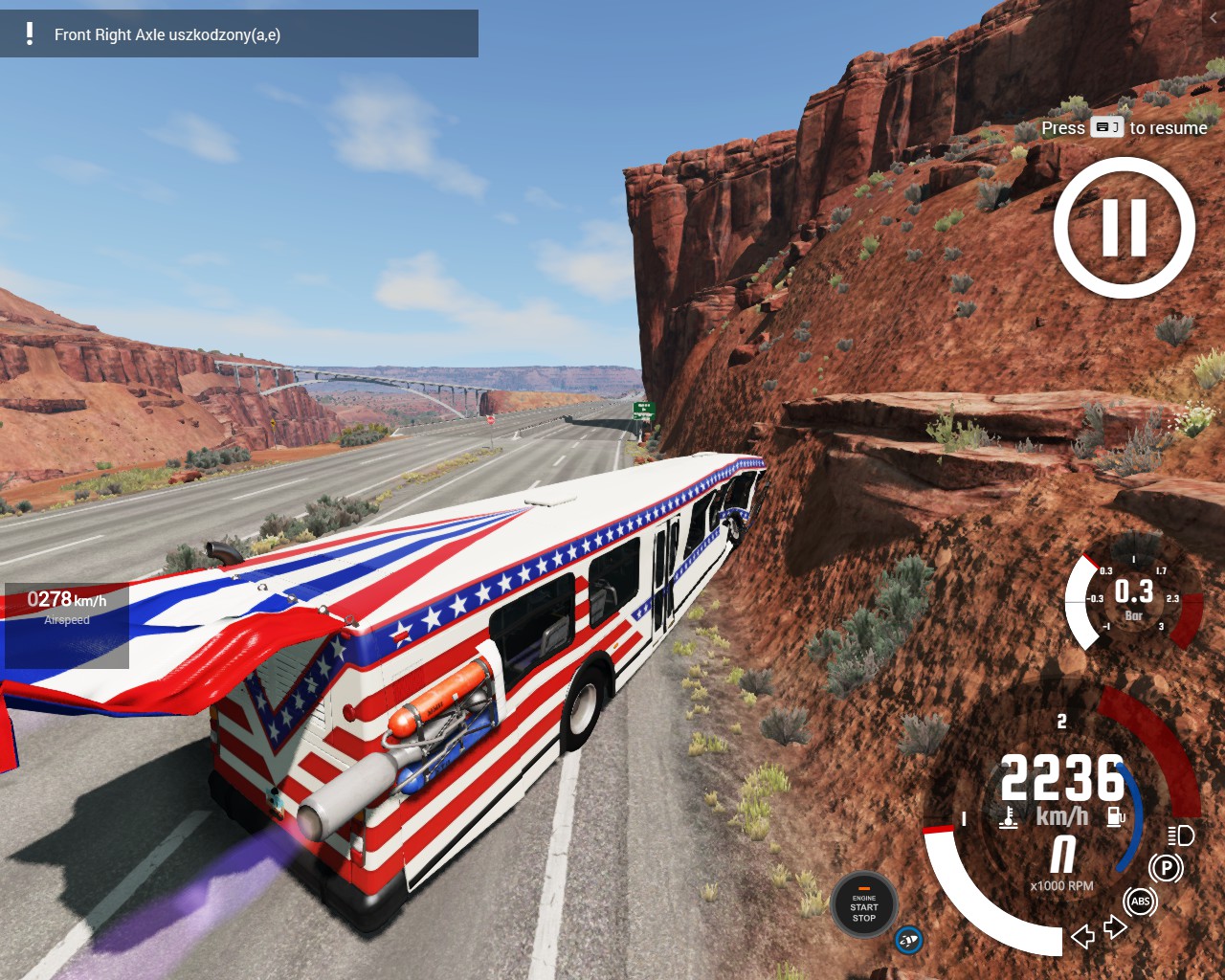This screenshot has width=1225, height=980.
Task: Expand the side panel chevron arrow
Action: point(1214,17)
